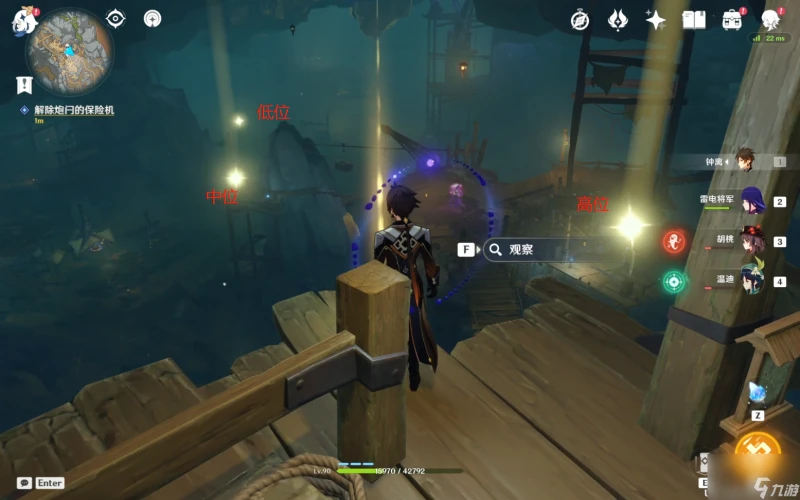The width and height of the screenshot is (800, 500).
Task: Click the concentric rings icon beside the minimap
Action: [x=152, y=18]
